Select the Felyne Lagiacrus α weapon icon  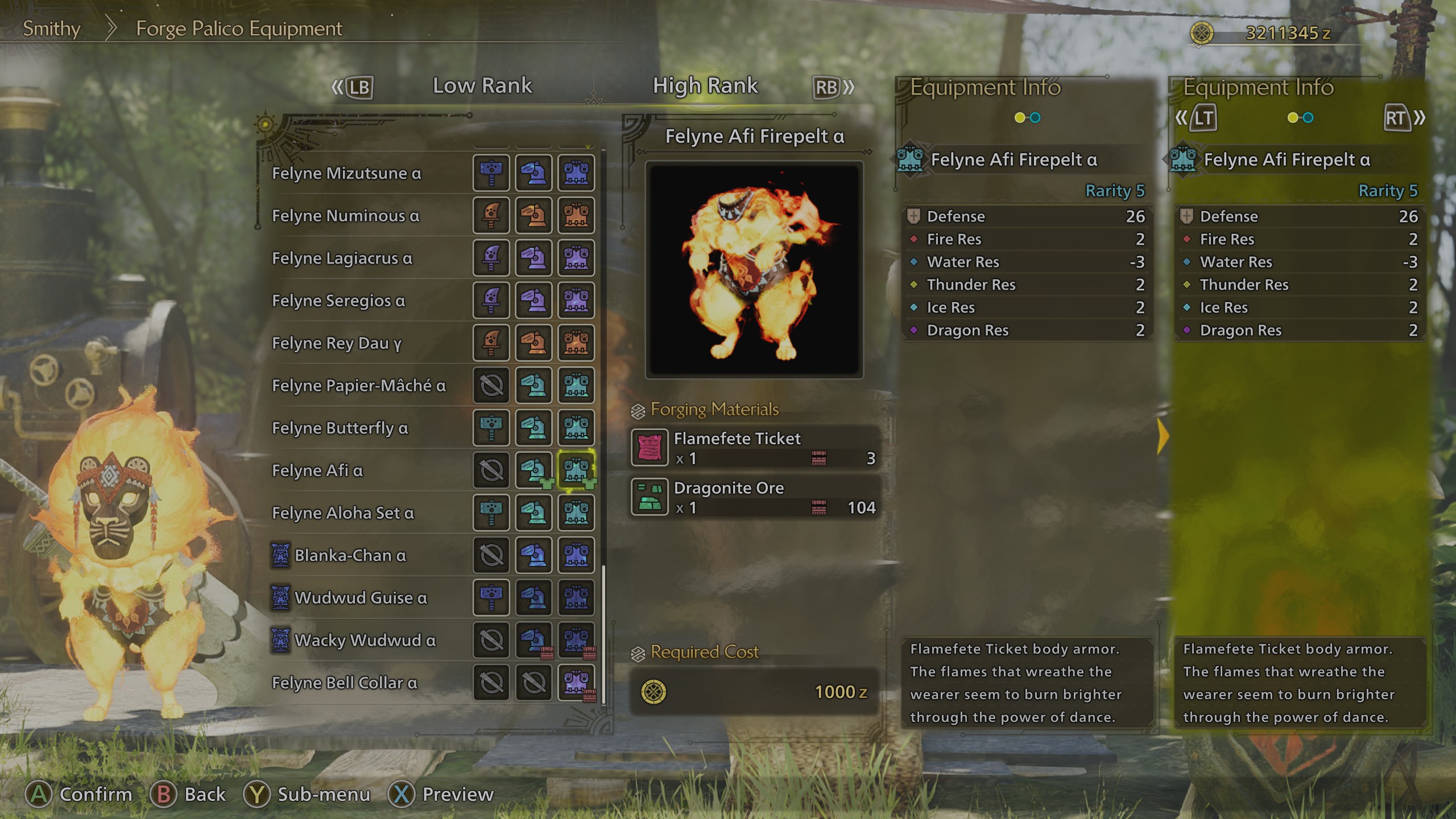[491, 259]
